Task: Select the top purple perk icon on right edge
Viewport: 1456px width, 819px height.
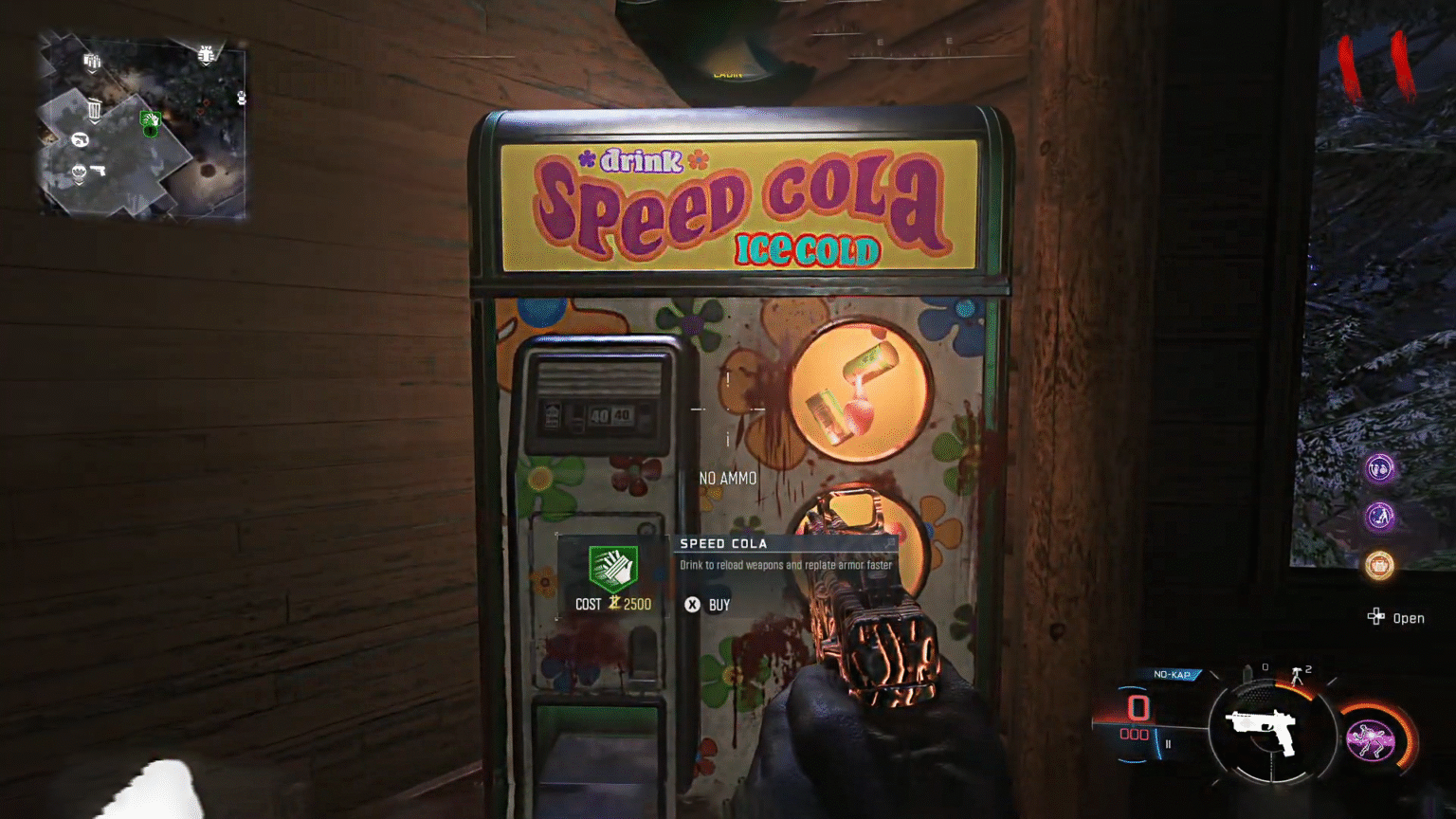Action: 1380,468
